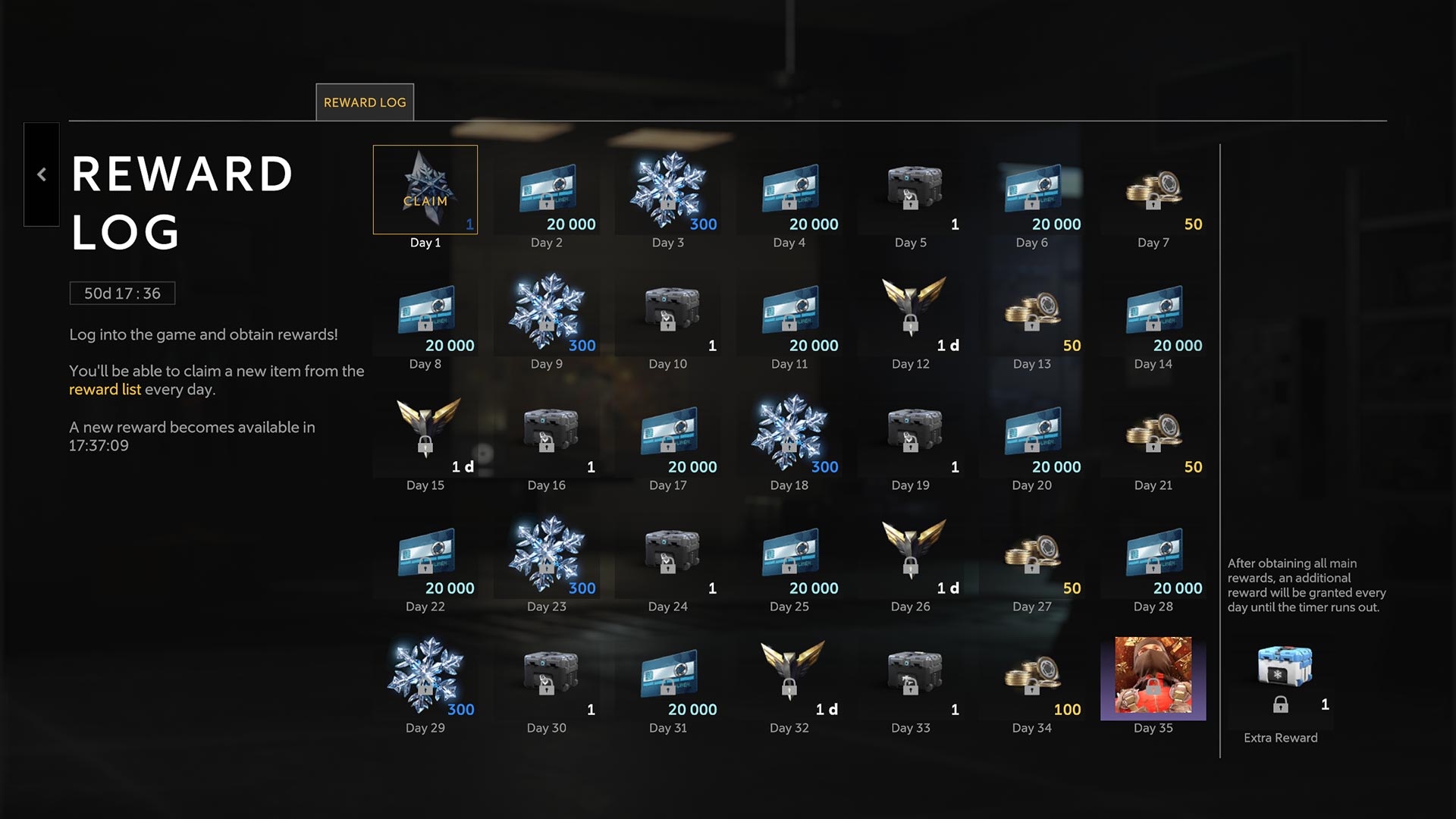Claim the Day 1 reward

point(425,190)
